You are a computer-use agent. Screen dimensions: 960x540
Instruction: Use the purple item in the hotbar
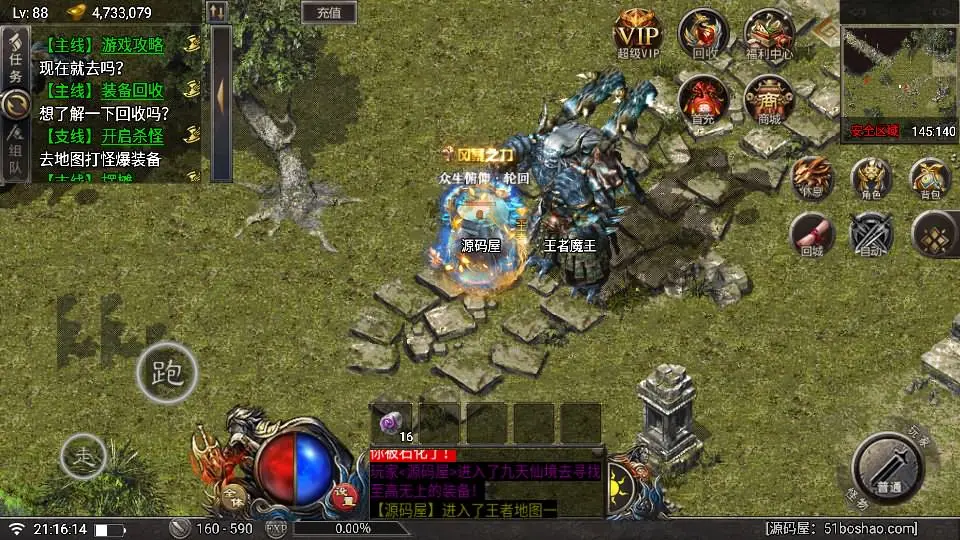coord(393,423)
